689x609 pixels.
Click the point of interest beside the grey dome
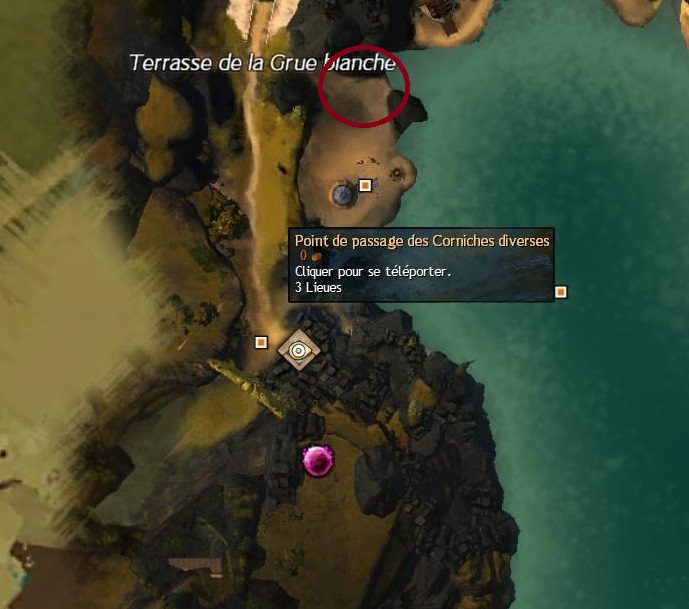[x=366, y=185]
